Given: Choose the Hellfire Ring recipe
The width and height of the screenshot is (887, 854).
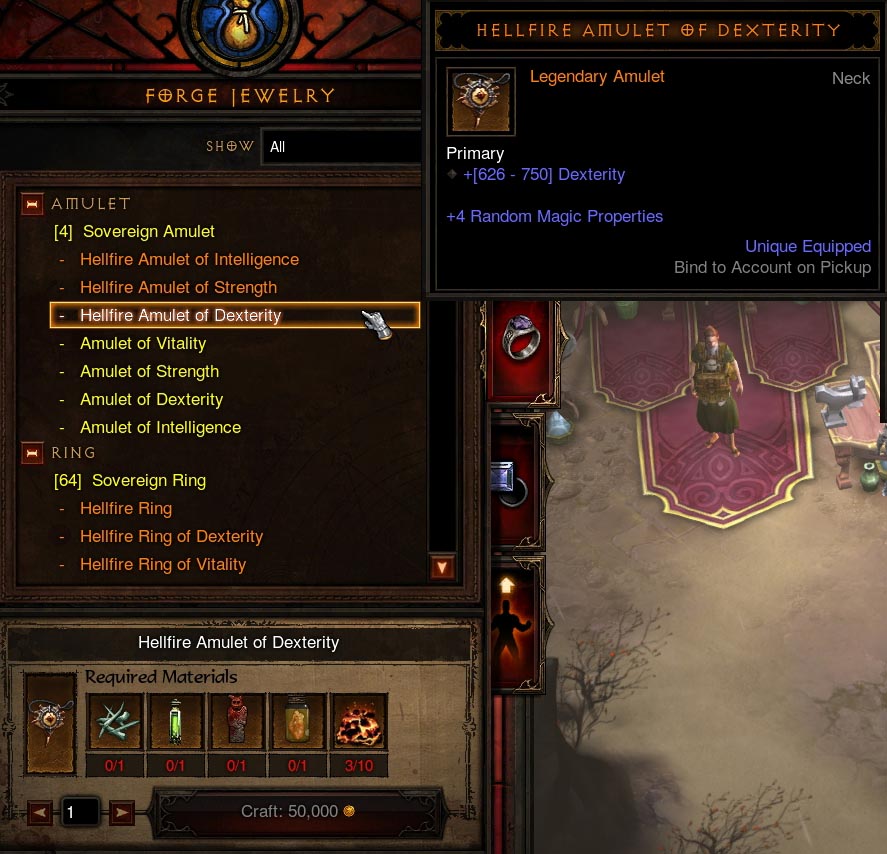Looking at the screenshot, I should click(x=126, y=509).
